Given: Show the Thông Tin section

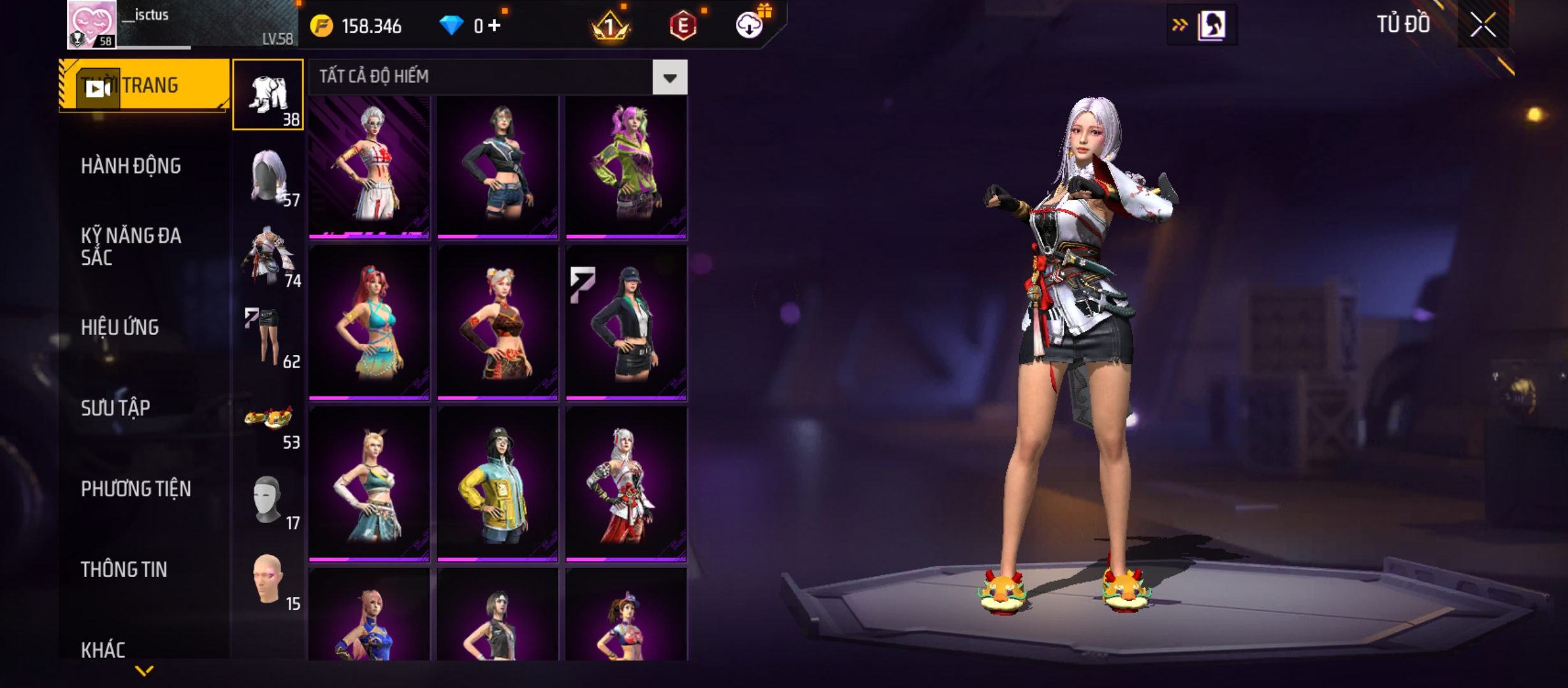Looking at the screenshot, I should [x=124, y=570].
